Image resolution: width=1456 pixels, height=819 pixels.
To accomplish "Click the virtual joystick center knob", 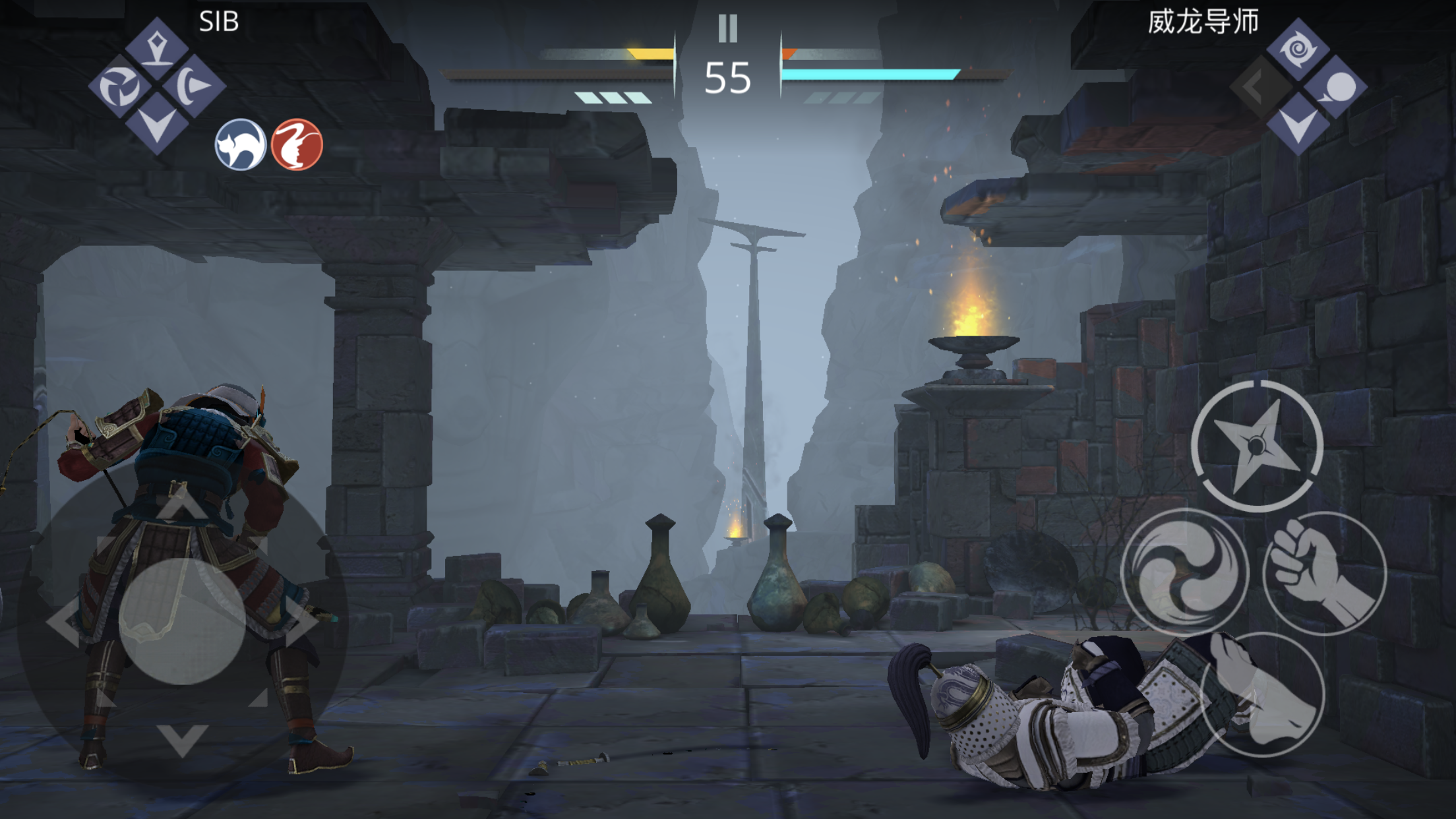I will click(183, 621).
